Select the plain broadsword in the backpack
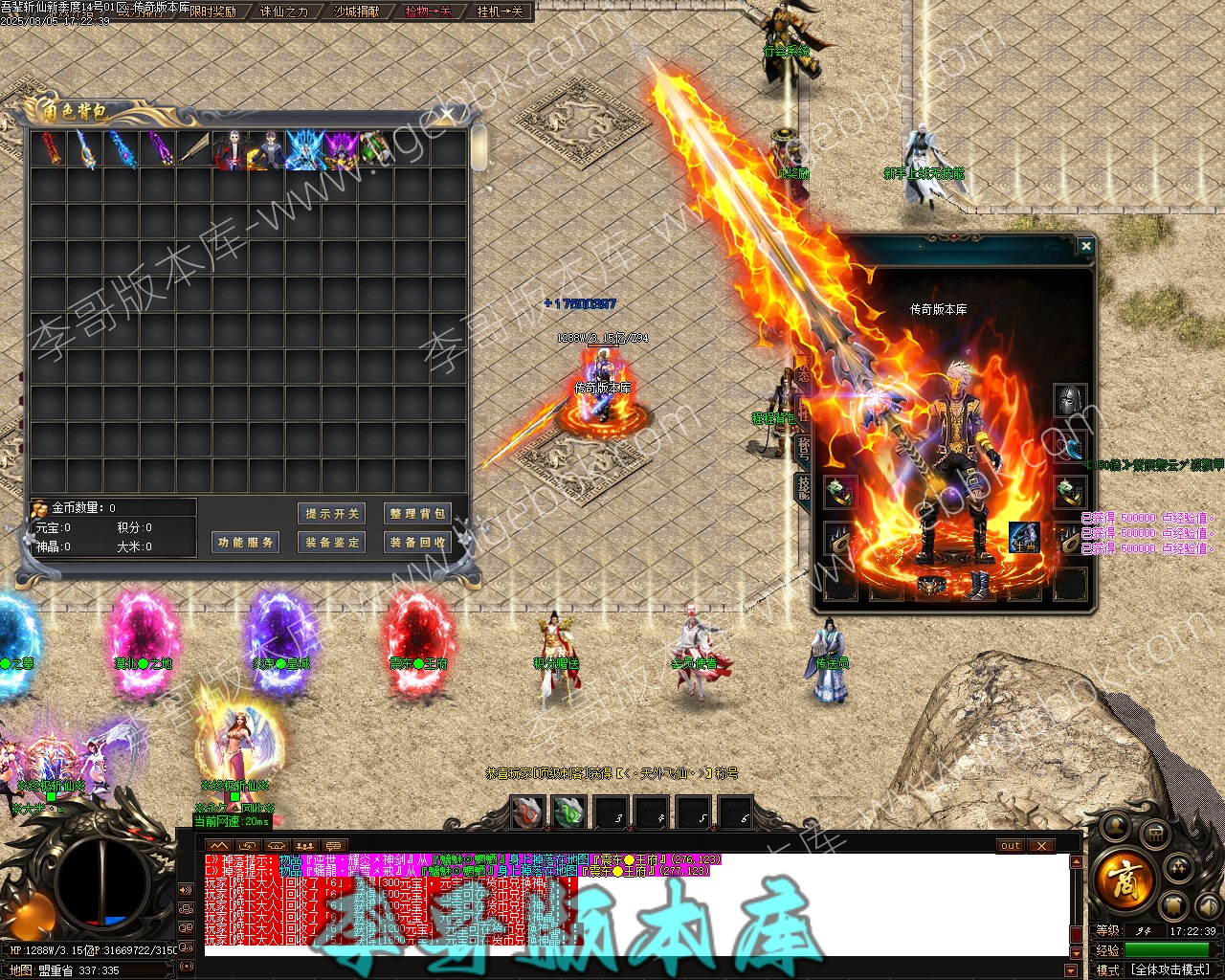 point(194,150)
